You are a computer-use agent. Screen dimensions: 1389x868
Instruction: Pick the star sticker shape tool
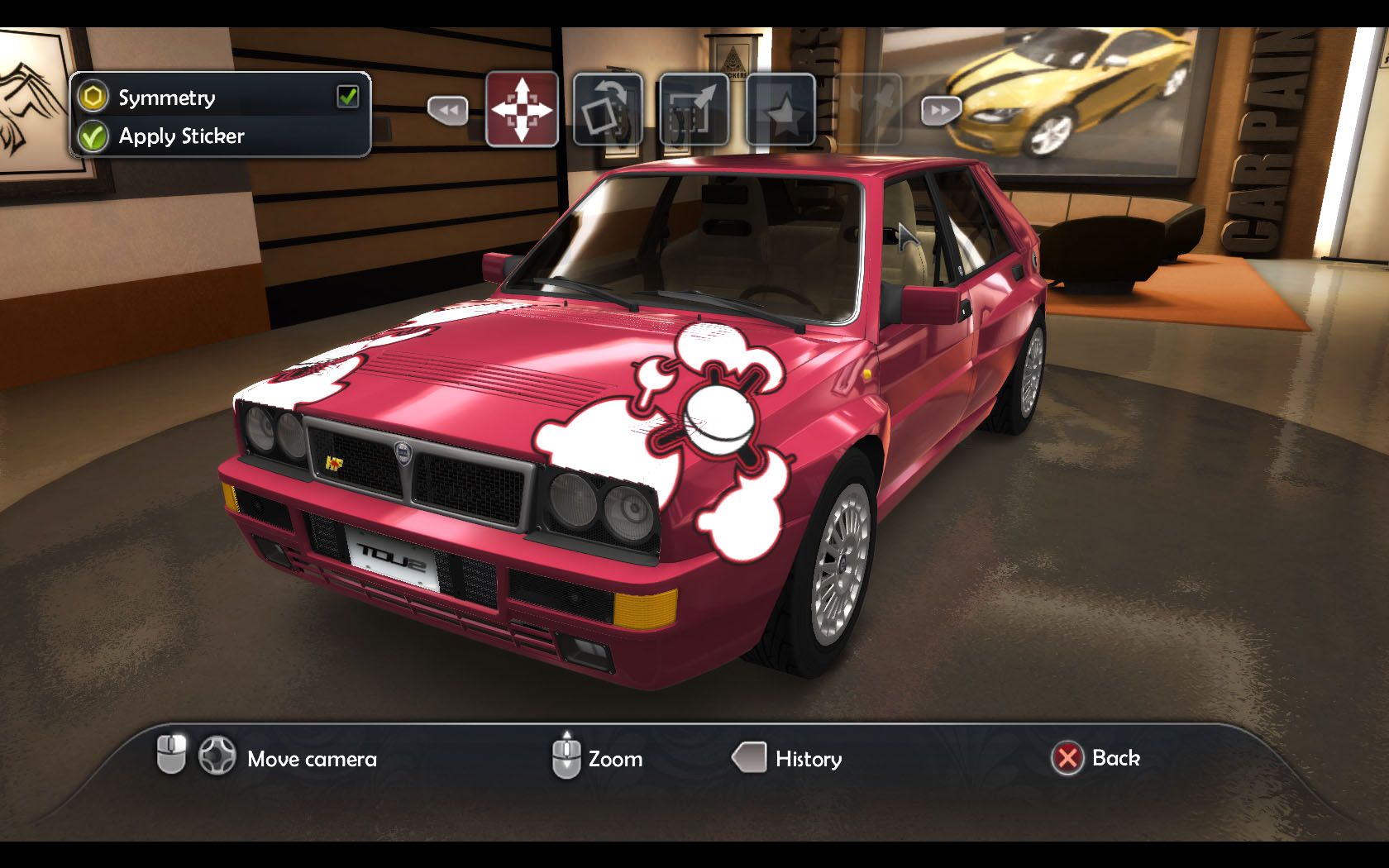point(781,109)
